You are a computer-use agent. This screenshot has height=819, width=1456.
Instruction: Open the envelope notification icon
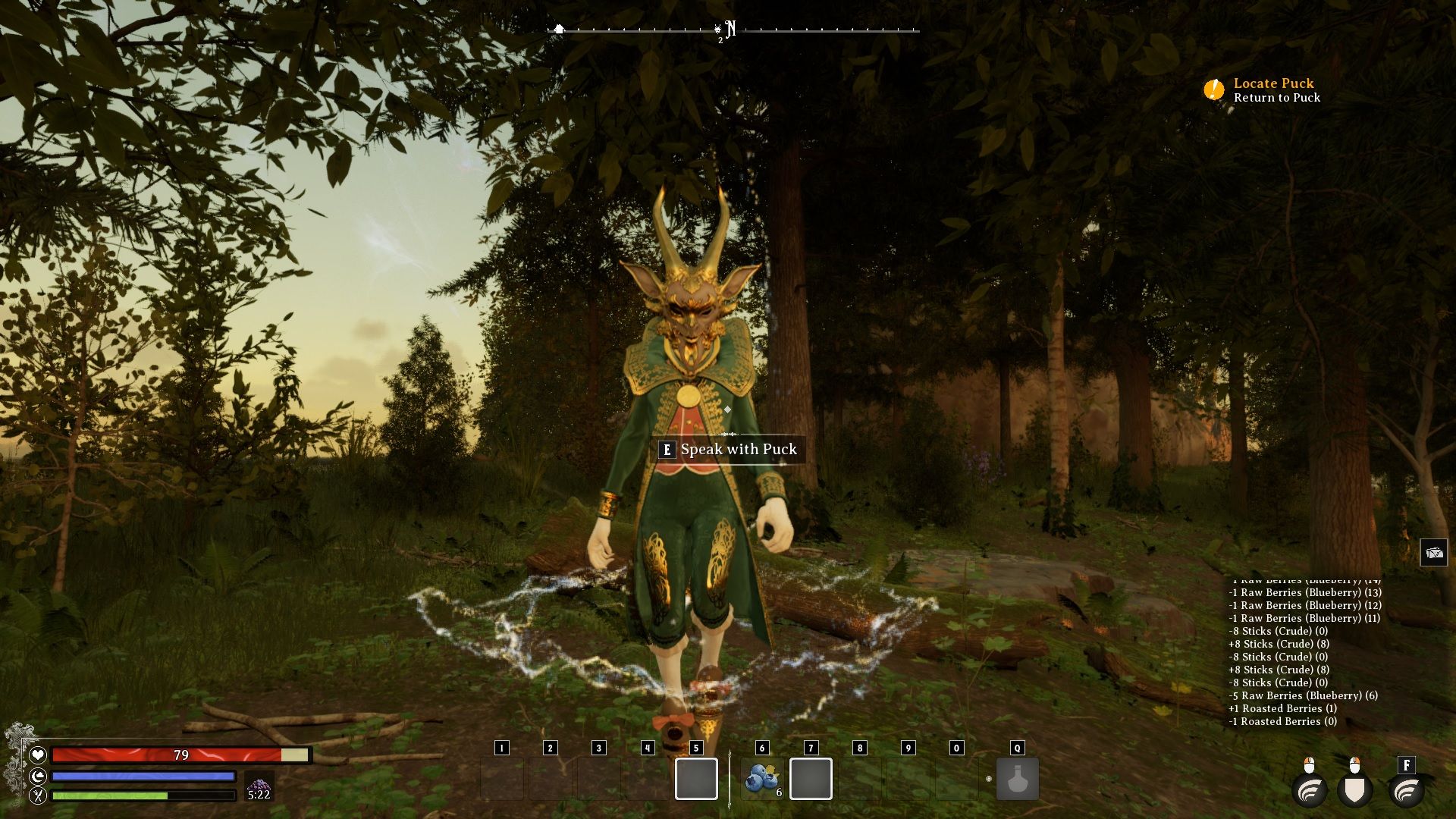(x=1433, y=553)
